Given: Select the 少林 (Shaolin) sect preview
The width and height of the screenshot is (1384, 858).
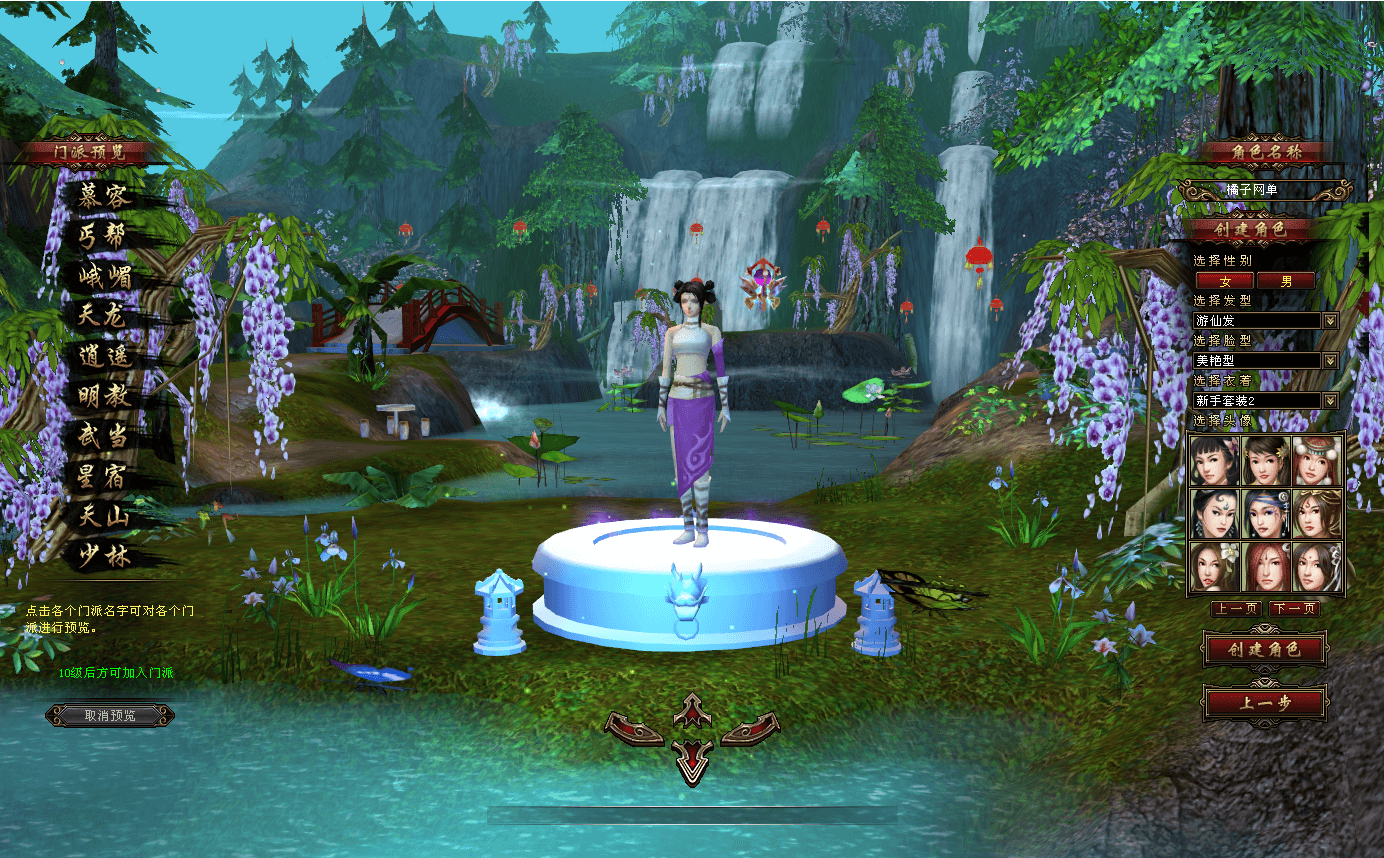Looking at the screenshot, I should coord(105,558).
